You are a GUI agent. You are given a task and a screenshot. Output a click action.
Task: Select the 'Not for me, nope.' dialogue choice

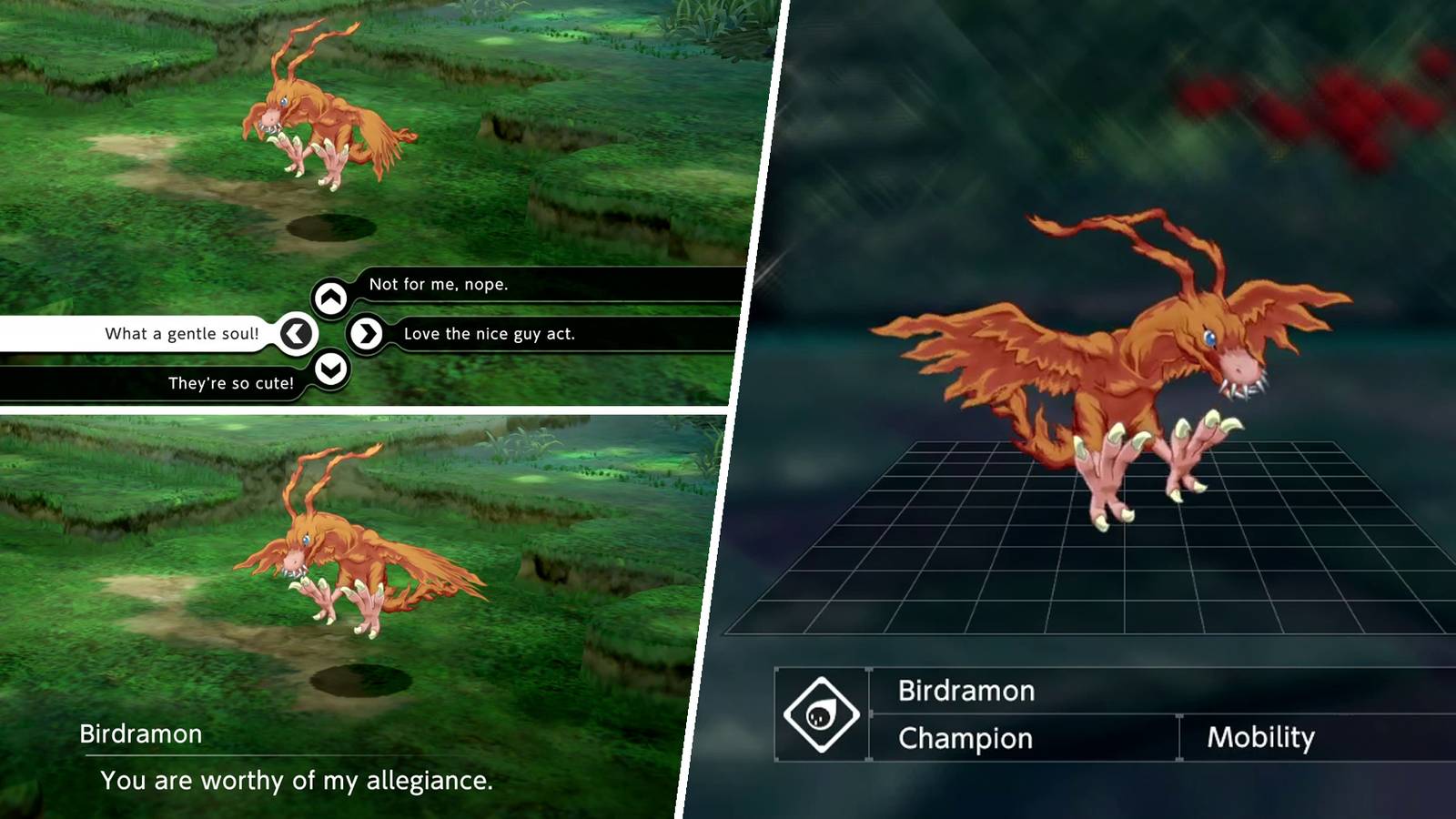438,283
